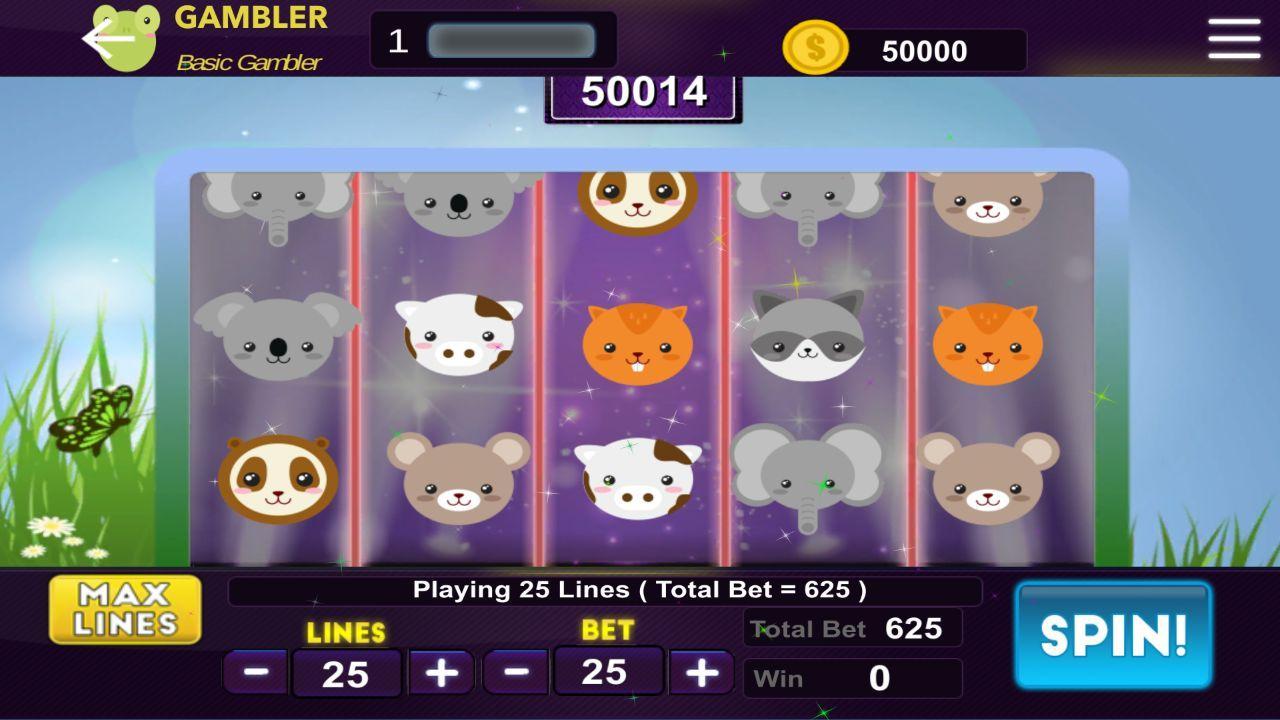Viewport: 1280px width, 720px height.
Task: Tap the back arrow to exit game
Action: pos(97,37)
